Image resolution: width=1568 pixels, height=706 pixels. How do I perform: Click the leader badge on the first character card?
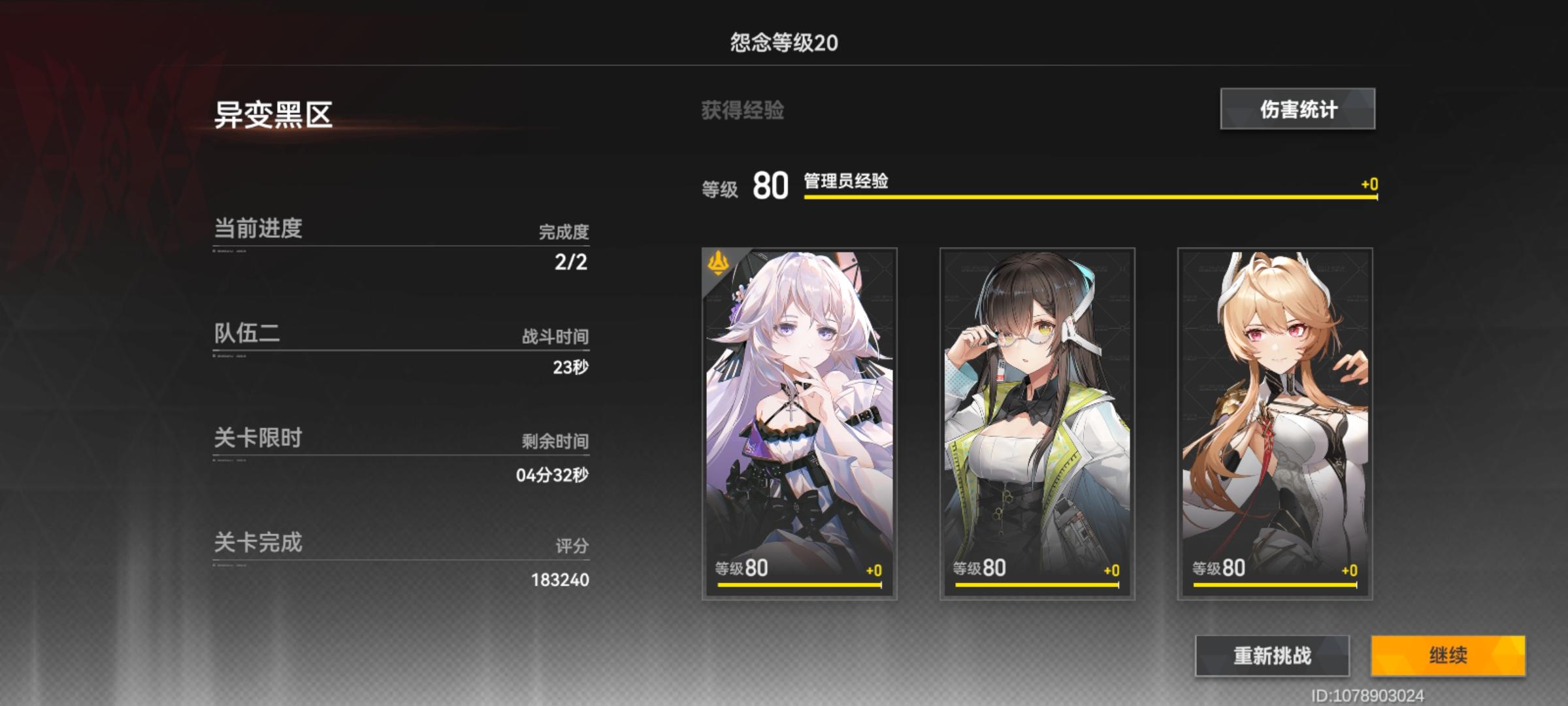pyautogui.click(x=717, y=261)
